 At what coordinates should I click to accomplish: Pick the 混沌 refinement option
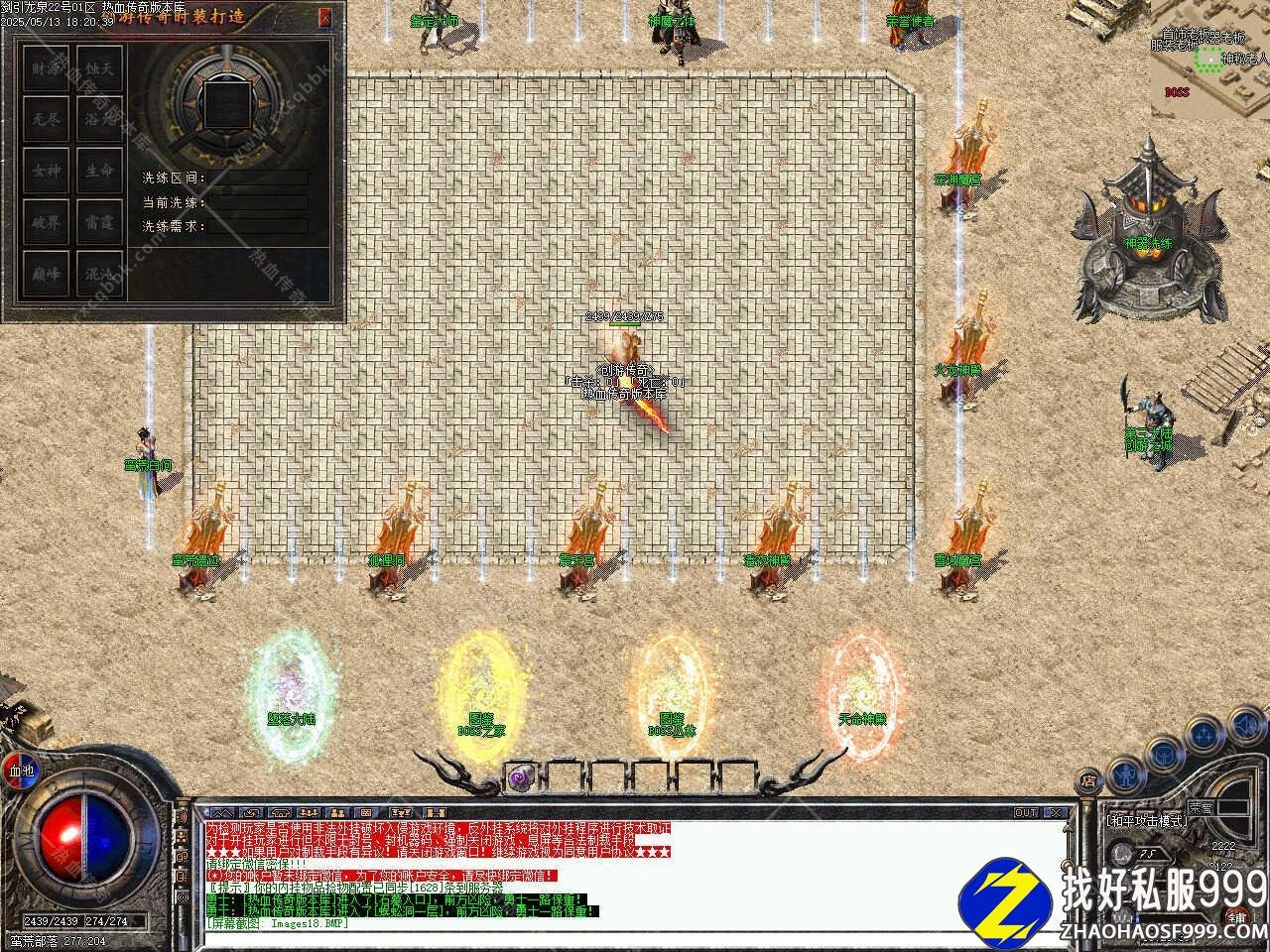[x=99, y=274]
